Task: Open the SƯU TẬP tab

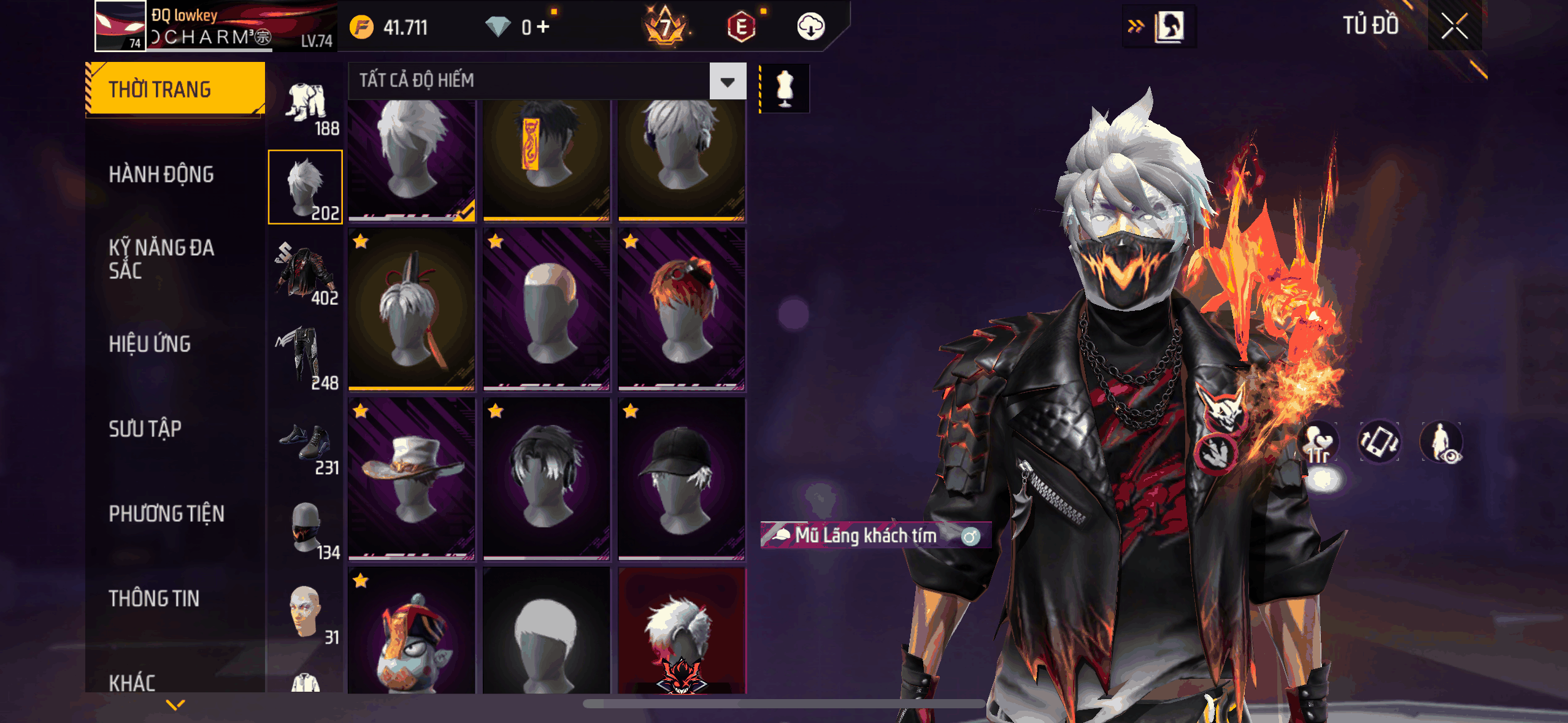Action: click(x=145, y=429)
